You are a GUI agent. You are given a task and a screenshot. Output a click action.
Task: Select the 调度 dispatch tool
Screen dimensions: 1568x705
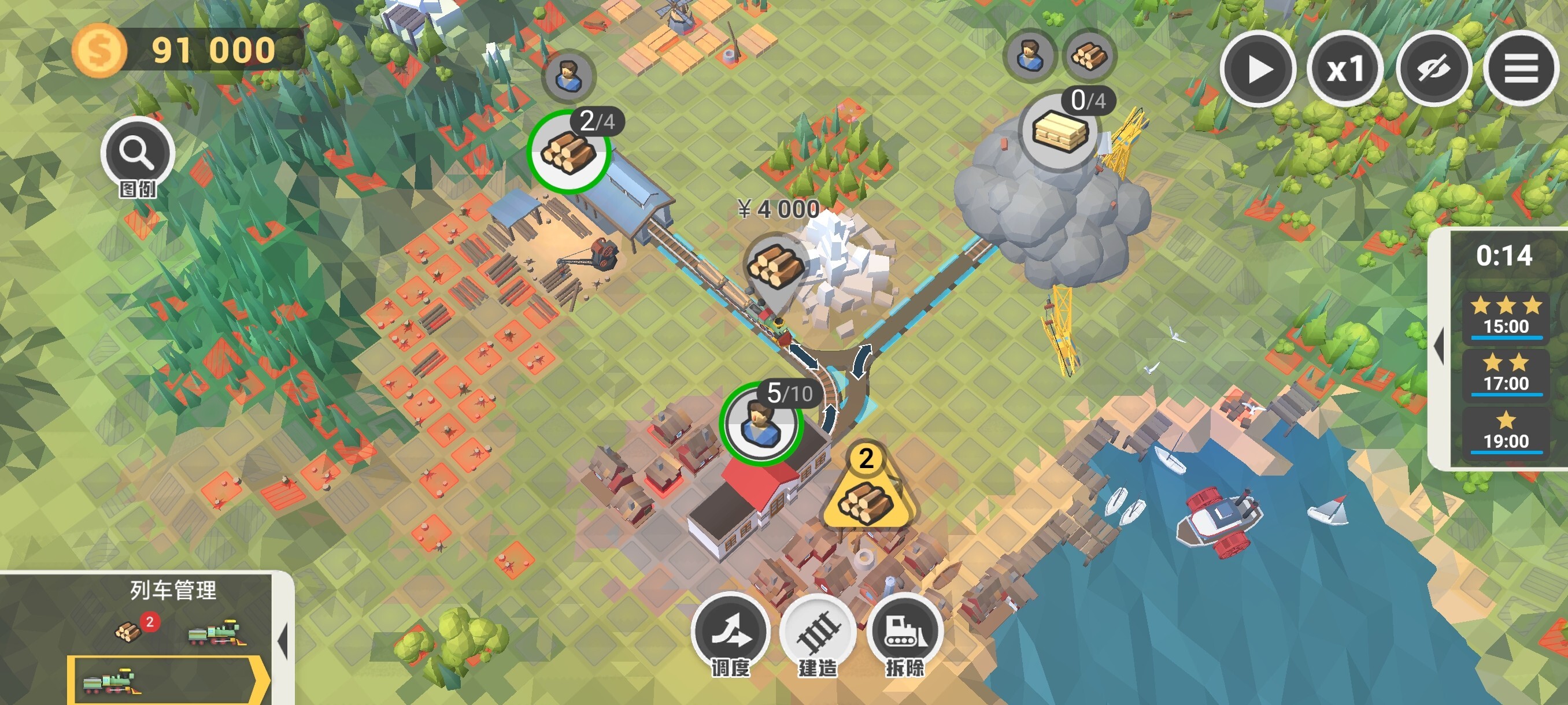[730, 633]
